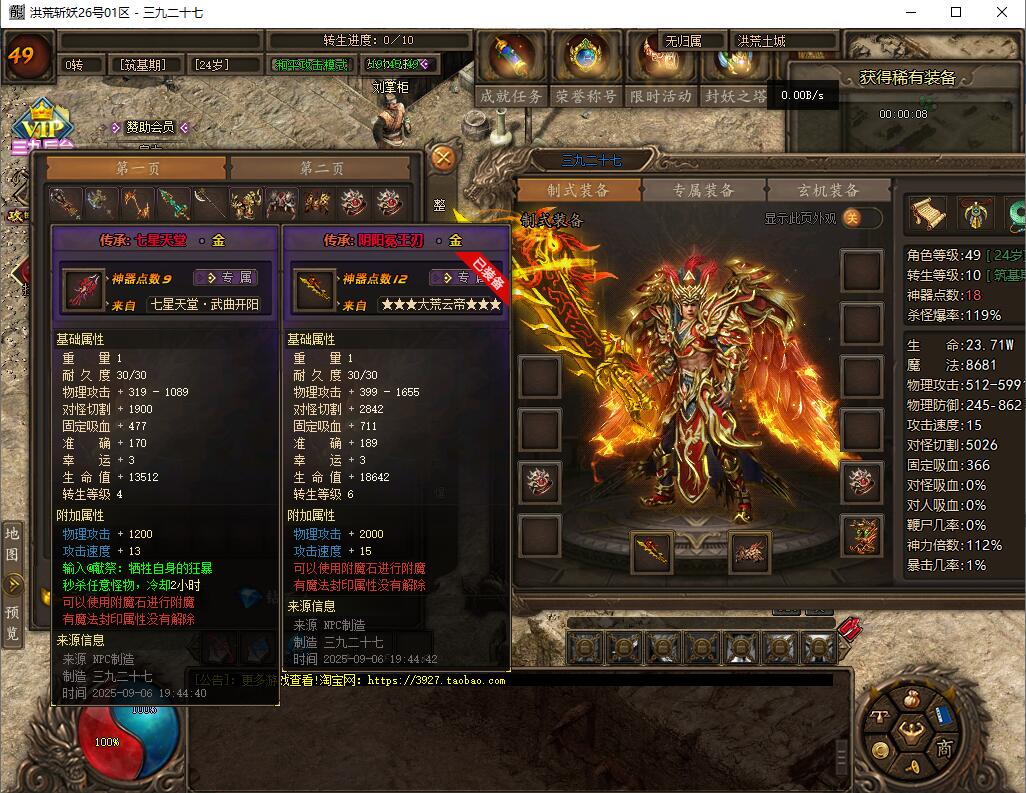Open the 封妖之塔 tower button
This screenshot has height=793, width=1026.
click(x=735, y=96)
